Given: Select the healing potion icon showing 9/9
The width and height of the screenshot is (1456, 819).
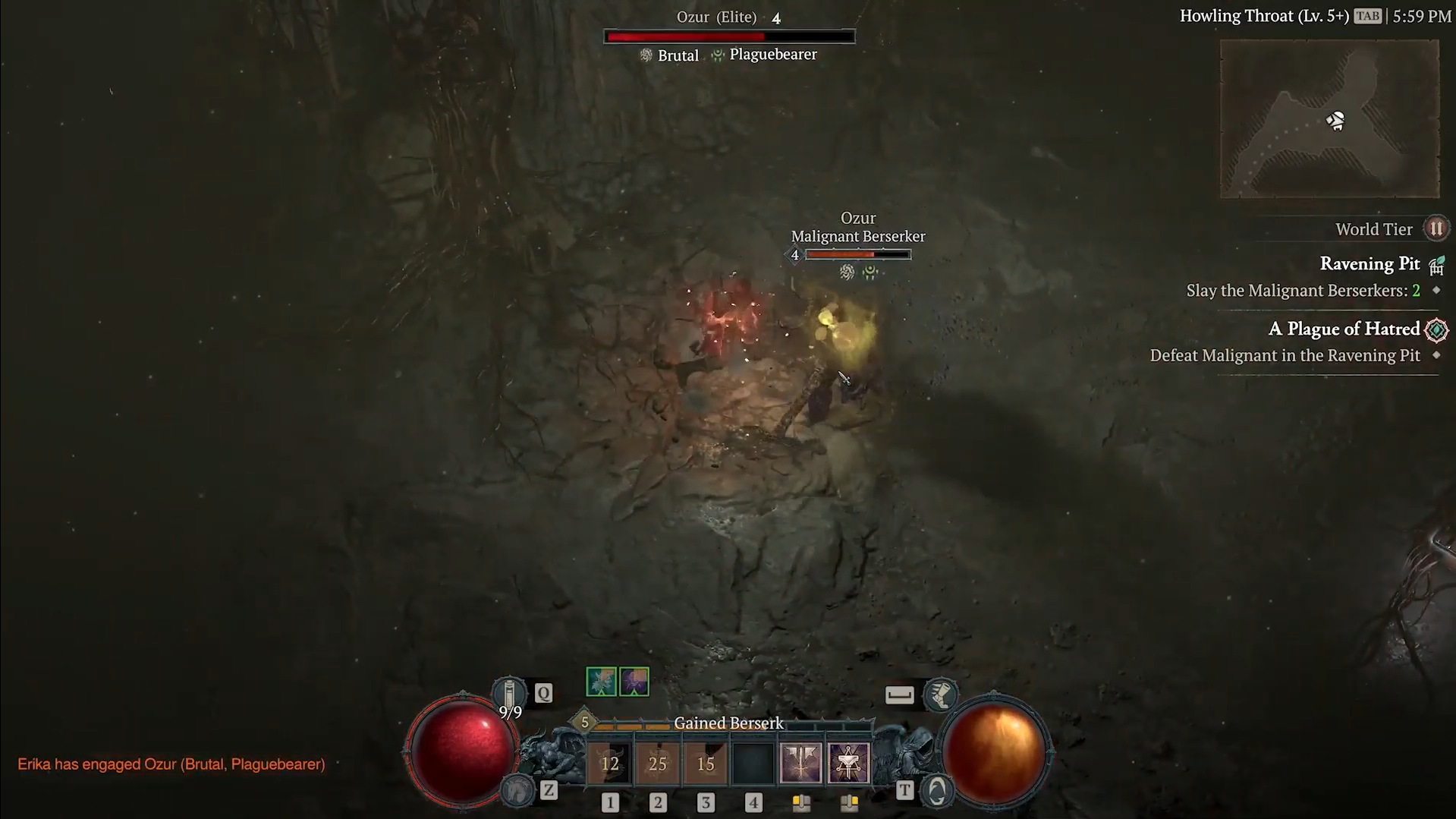Looking at the screenshot, I should [x=511, y=691].
